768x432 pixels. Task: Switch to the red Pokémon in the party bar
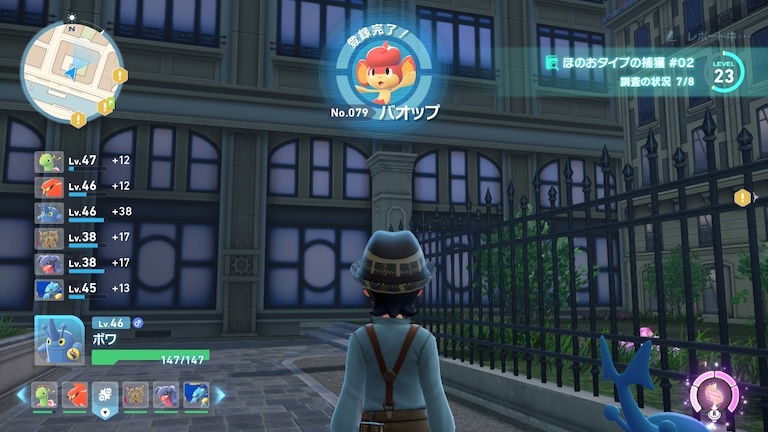click(74, 395)
